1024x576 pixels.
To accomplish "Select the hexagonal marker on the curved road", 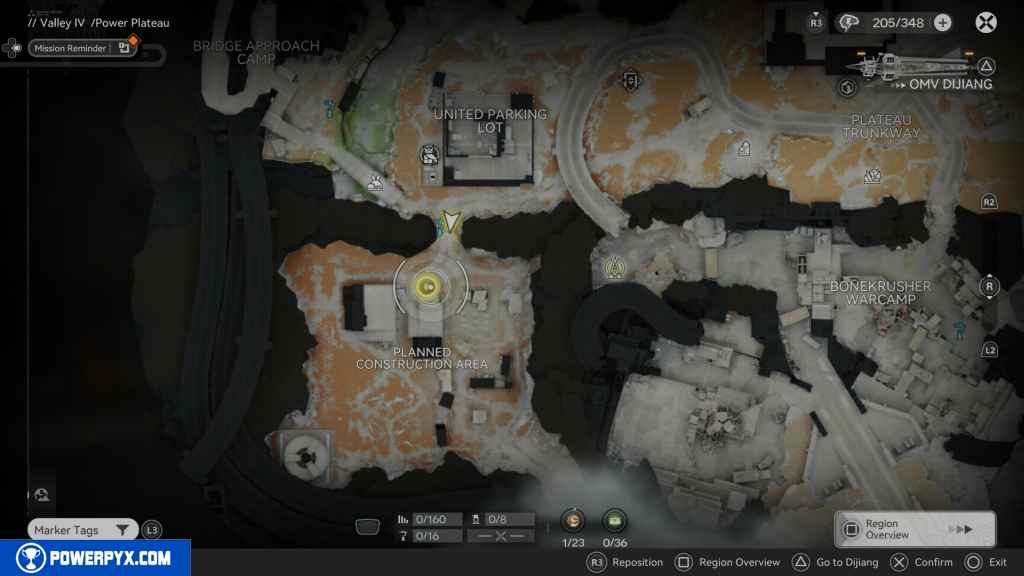I will click(x=630, y=80).
